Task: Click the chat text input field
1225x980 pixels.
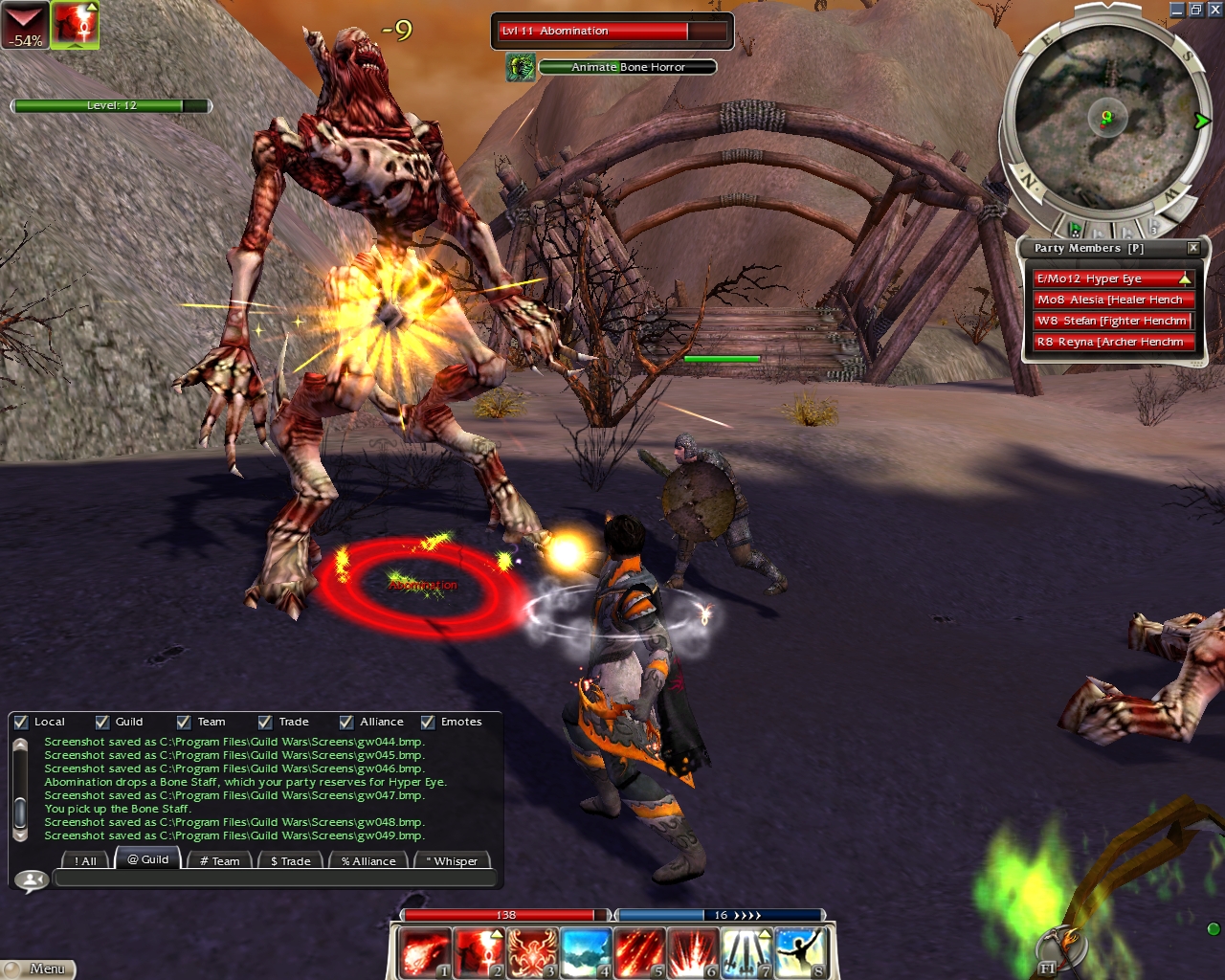Action: (x=276, y=878)
